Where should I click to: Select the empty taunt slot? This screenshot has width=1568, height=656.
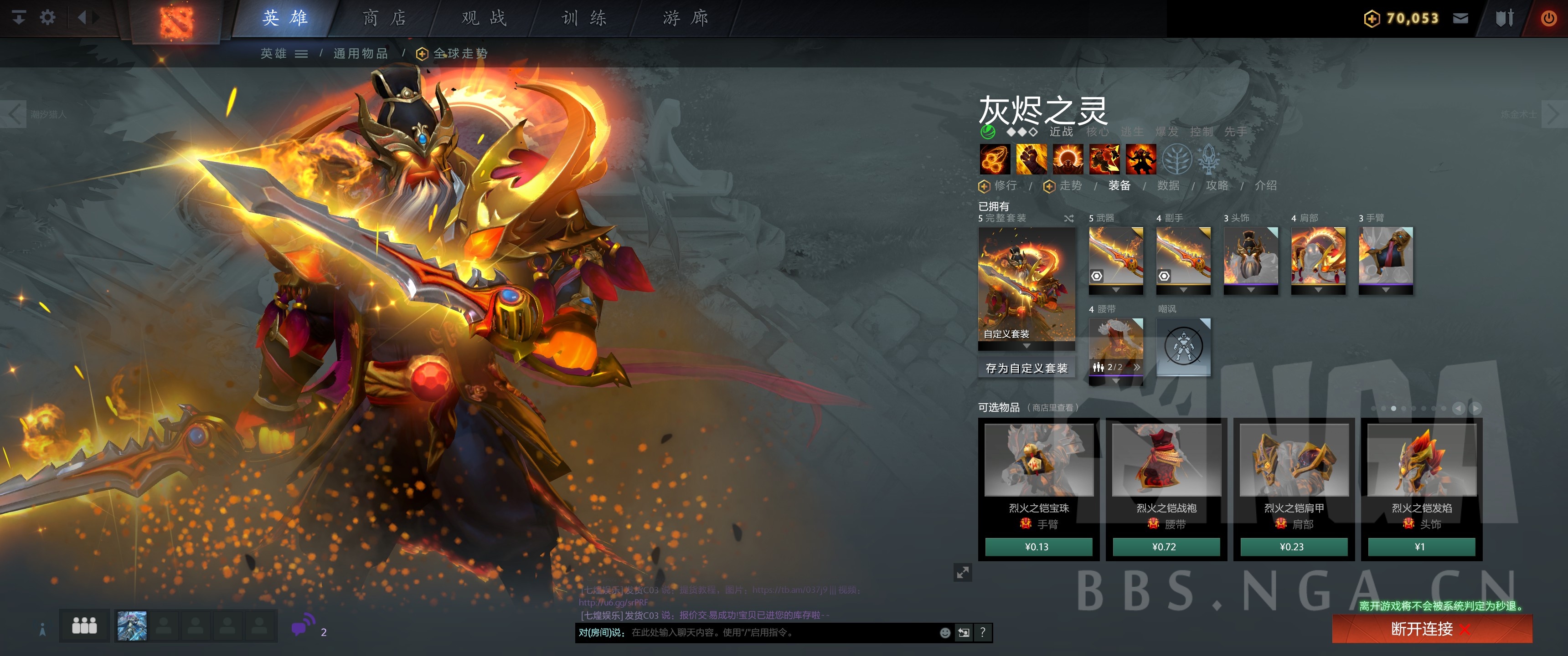[x=1183, y=347]
